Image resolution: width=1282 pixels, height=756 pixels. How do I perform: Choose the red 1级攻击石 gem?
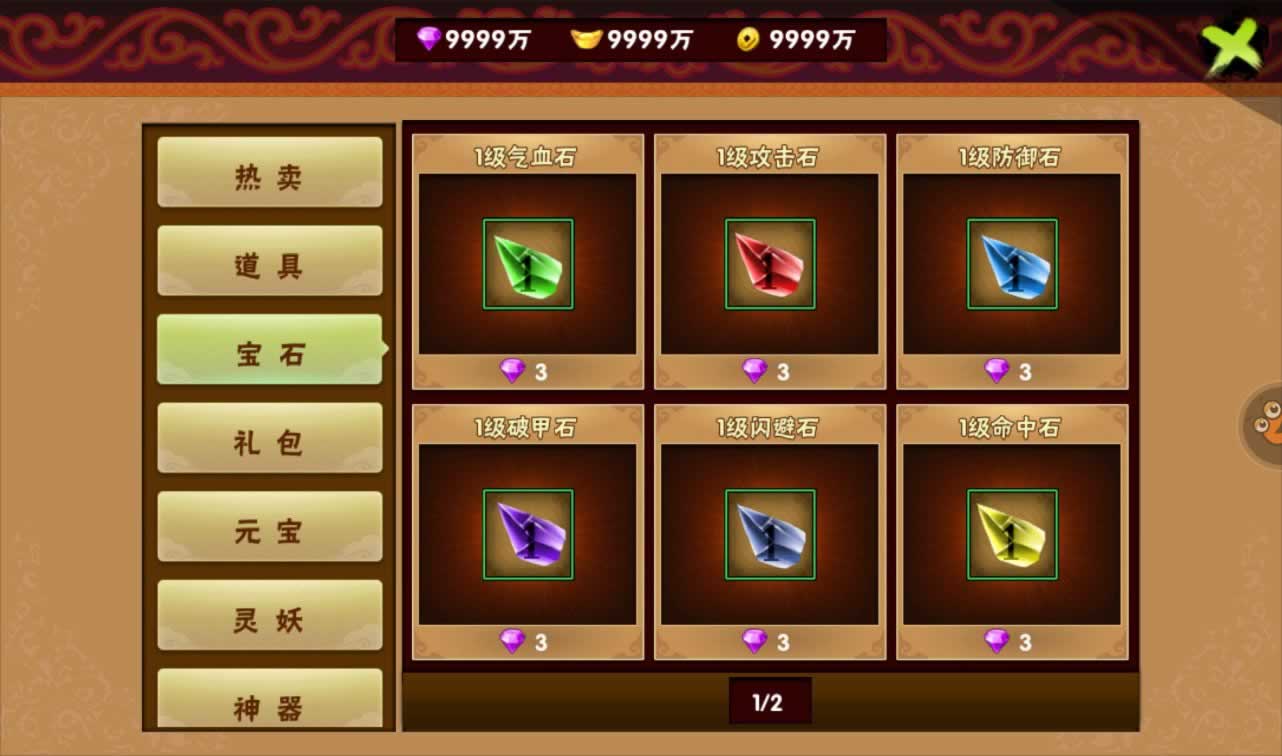click(770, 264)
